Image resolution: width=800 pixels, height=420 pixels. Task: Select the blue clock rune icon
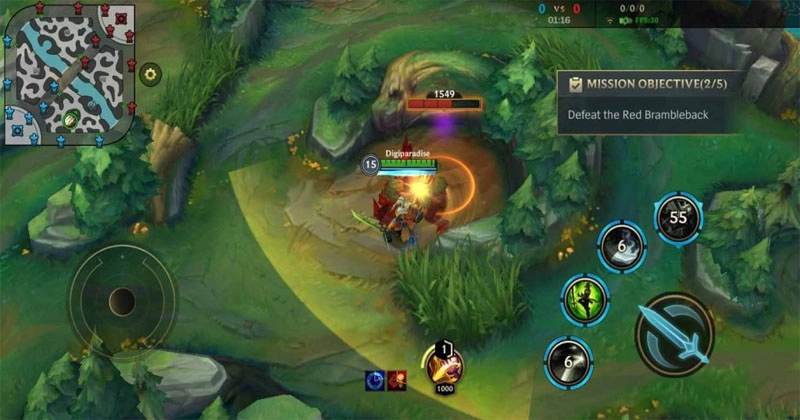(375, 379)
